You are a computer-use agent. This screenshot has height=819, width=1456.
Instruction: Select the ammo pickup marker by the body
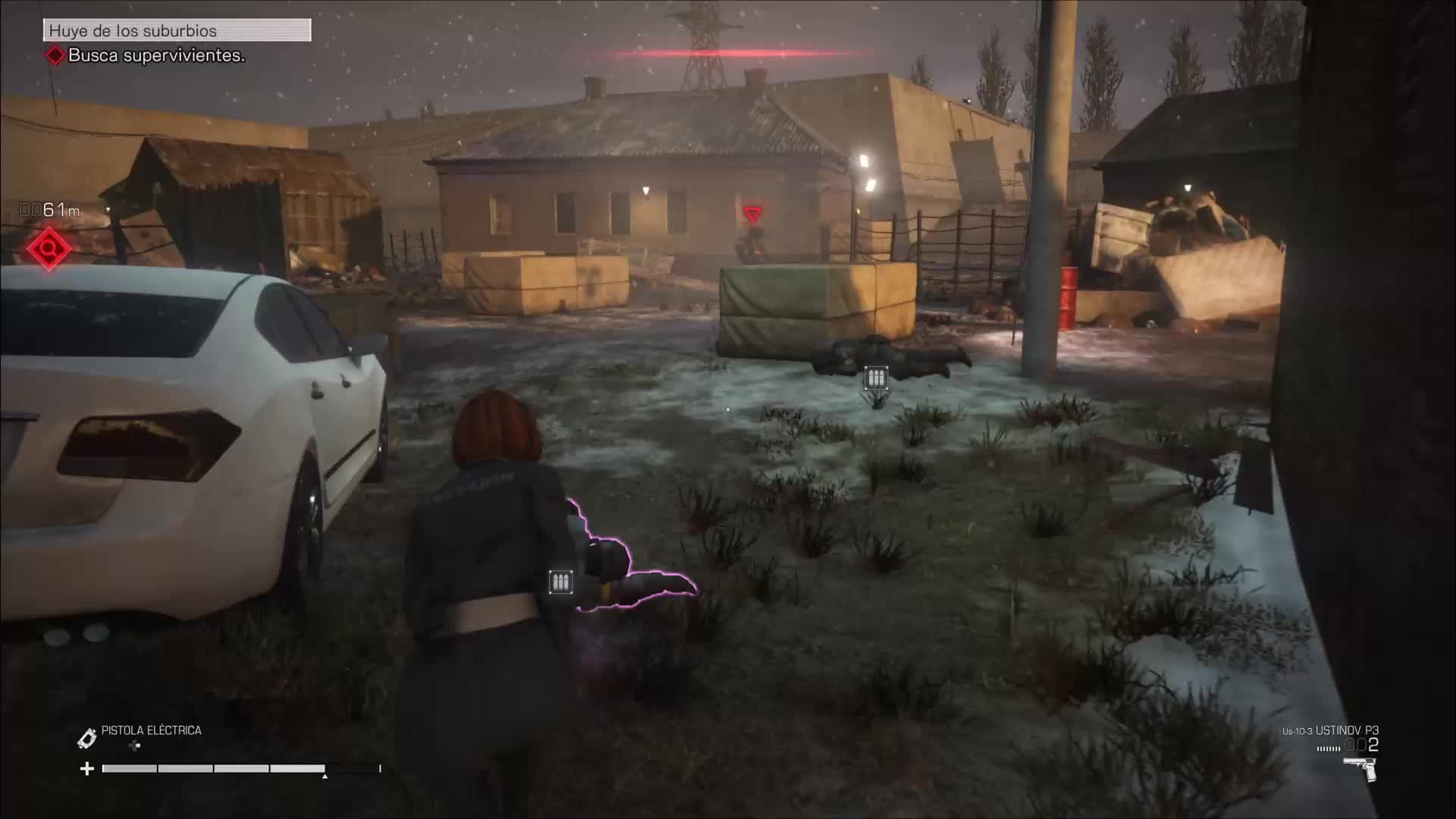click(x=876, y=378)
